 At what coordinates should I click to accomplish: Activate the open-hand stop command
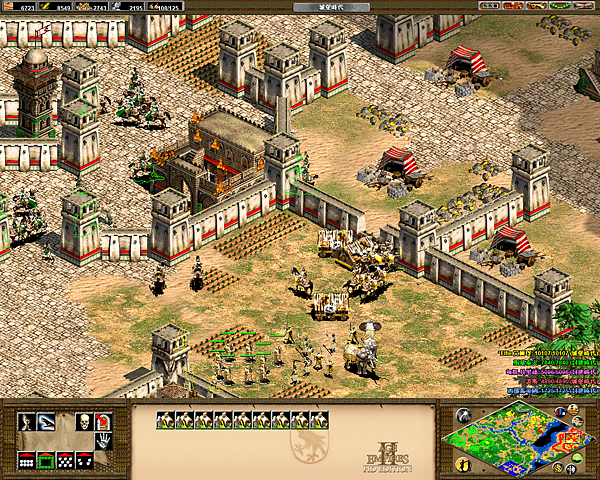pyautogui.click(x=102, y=440)
